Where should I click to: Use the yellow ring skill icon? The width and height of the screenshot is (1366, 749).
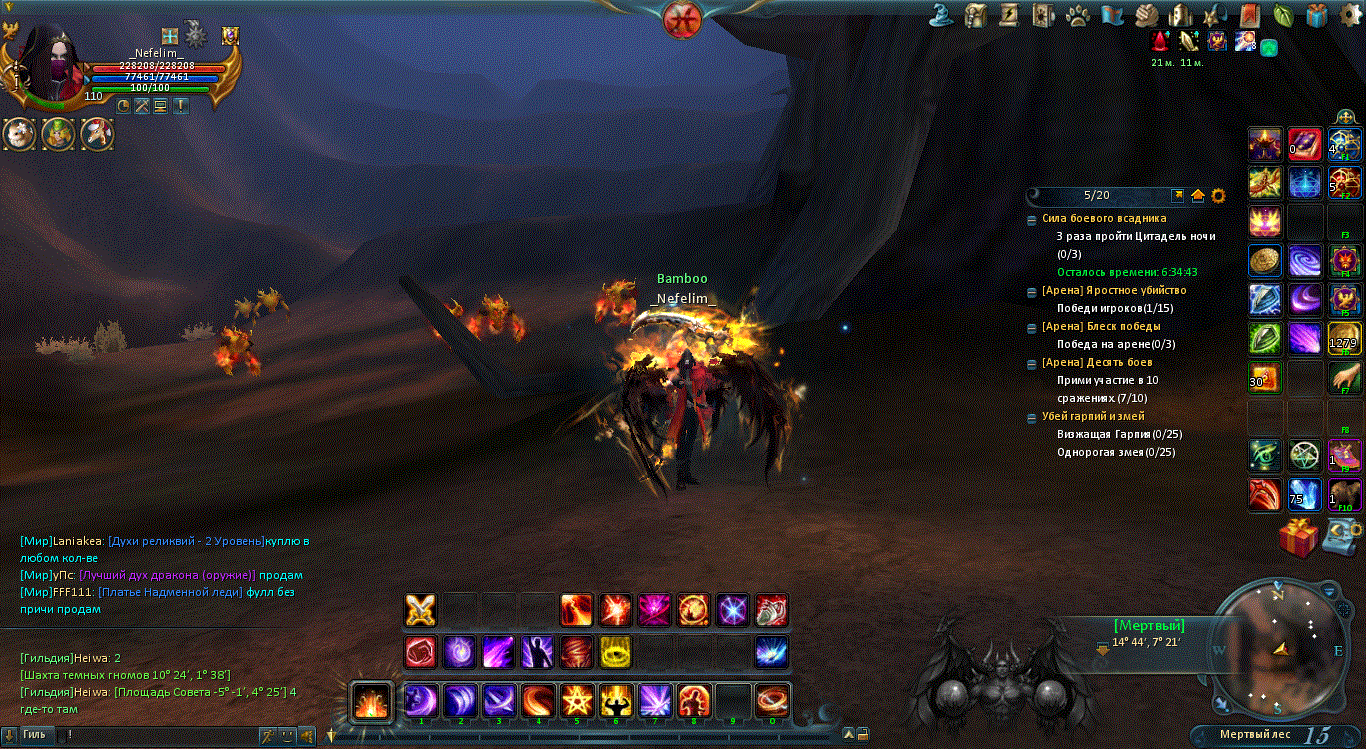pos(615,652)
